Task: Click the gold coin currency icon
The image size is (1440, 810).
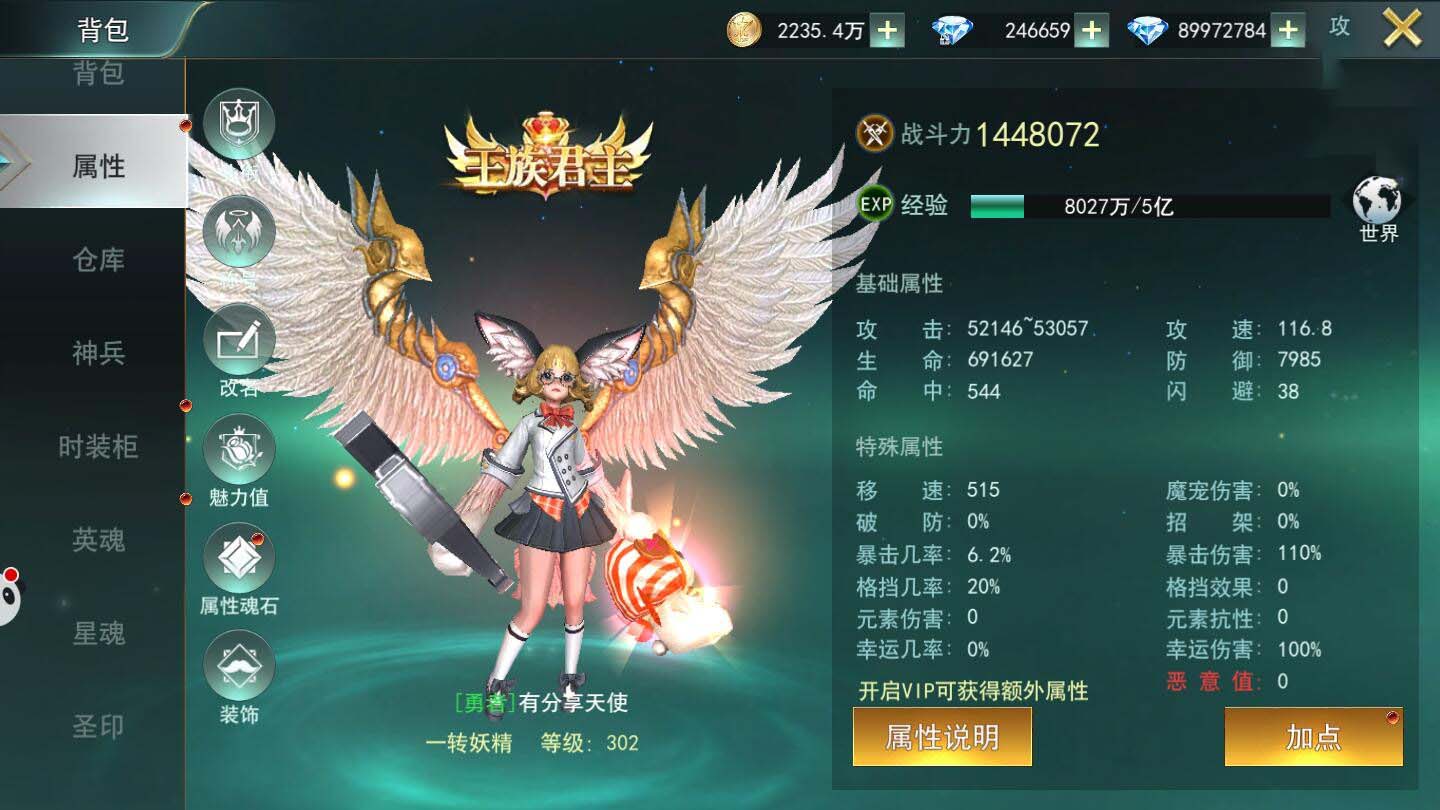Action: point(742,29)
